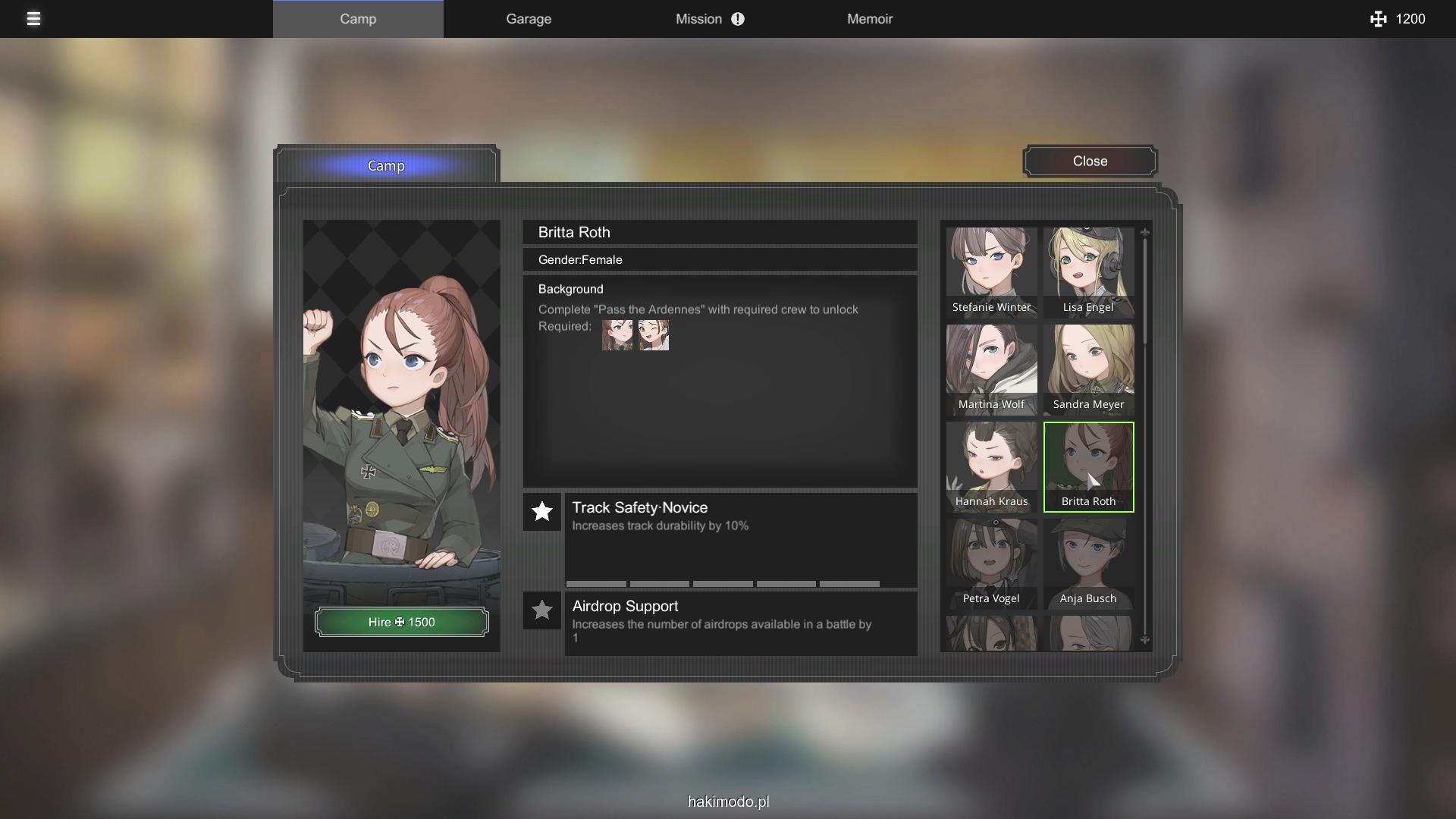
Task: Pick Martina Wolf's portrait
Action: [991, 369]
